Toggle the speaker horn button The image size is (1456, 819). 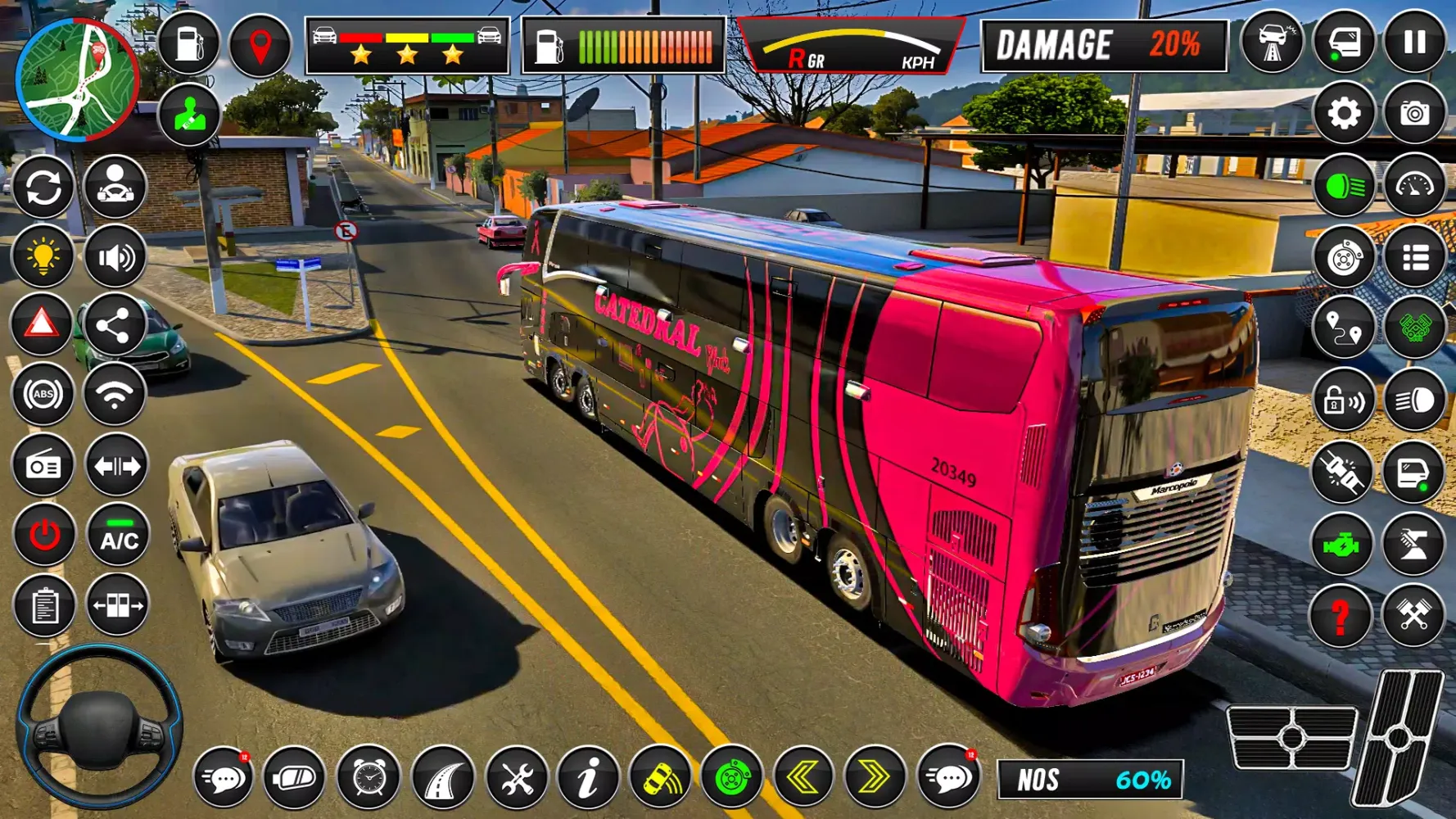click(115, 257)
